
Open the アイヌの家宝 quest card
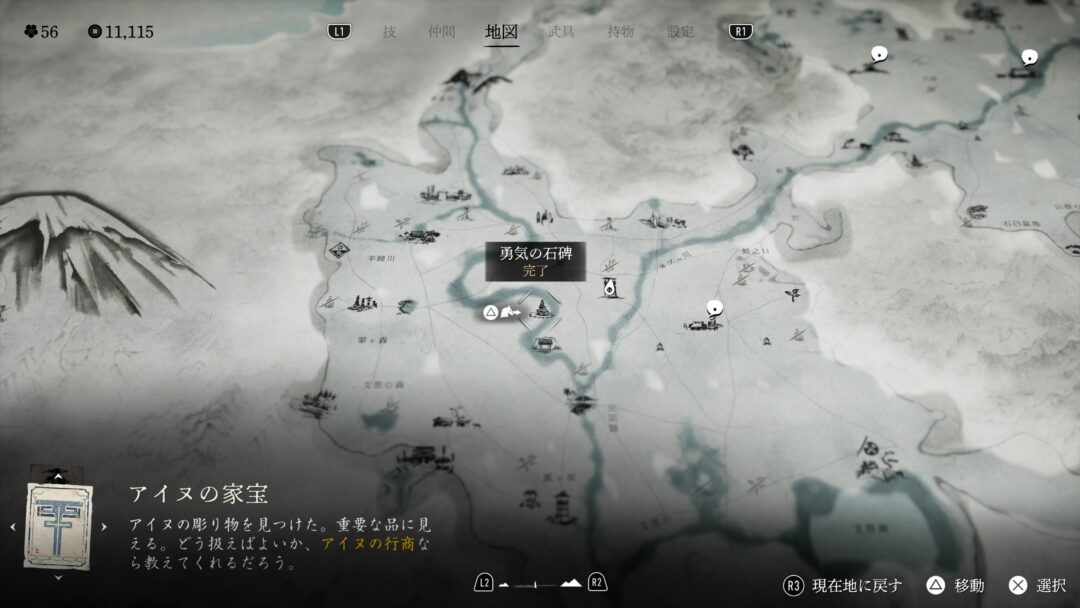click(x=58, y=526)
